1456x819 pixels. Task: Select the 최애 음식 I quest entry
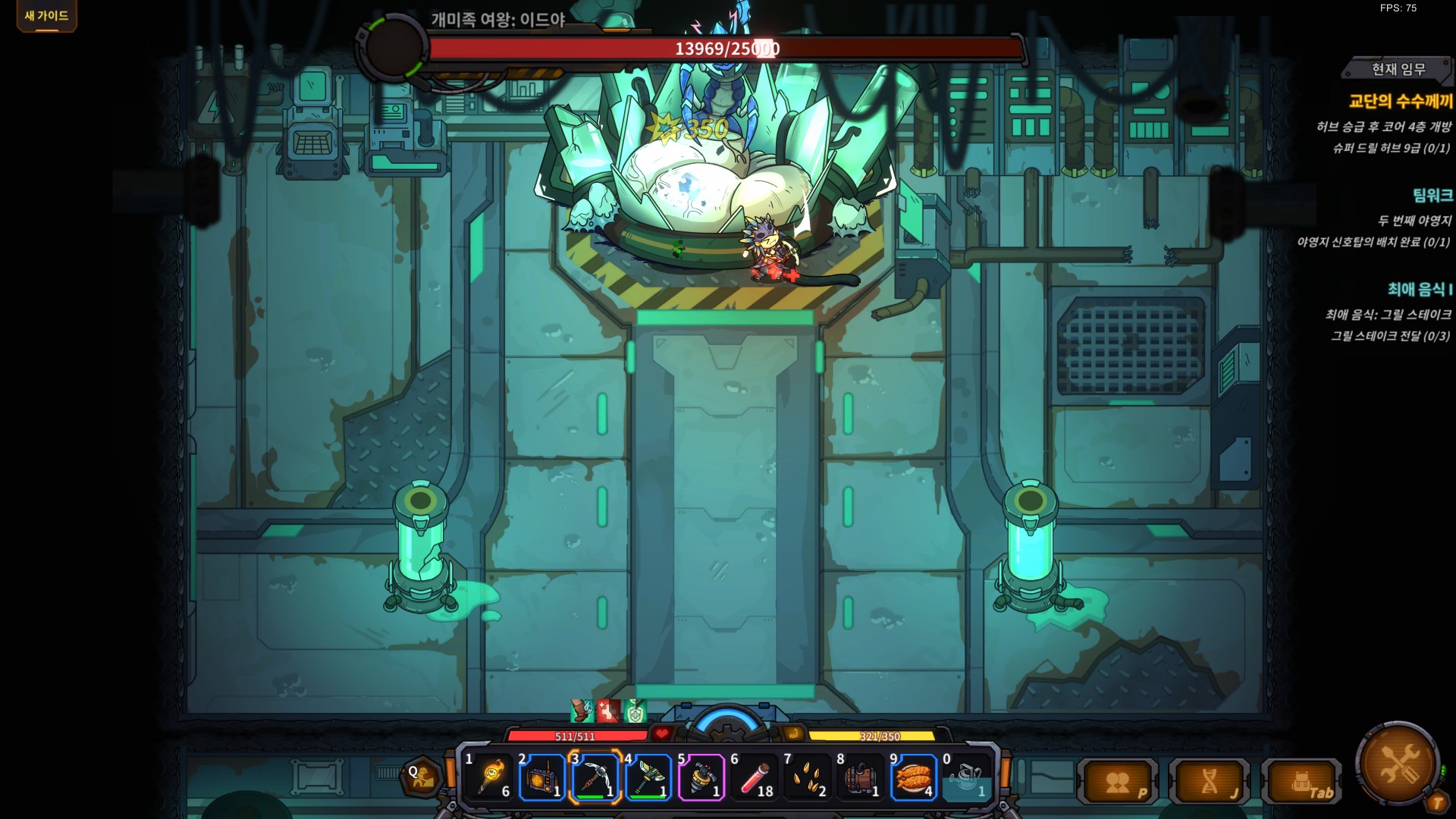(1420, 289)
